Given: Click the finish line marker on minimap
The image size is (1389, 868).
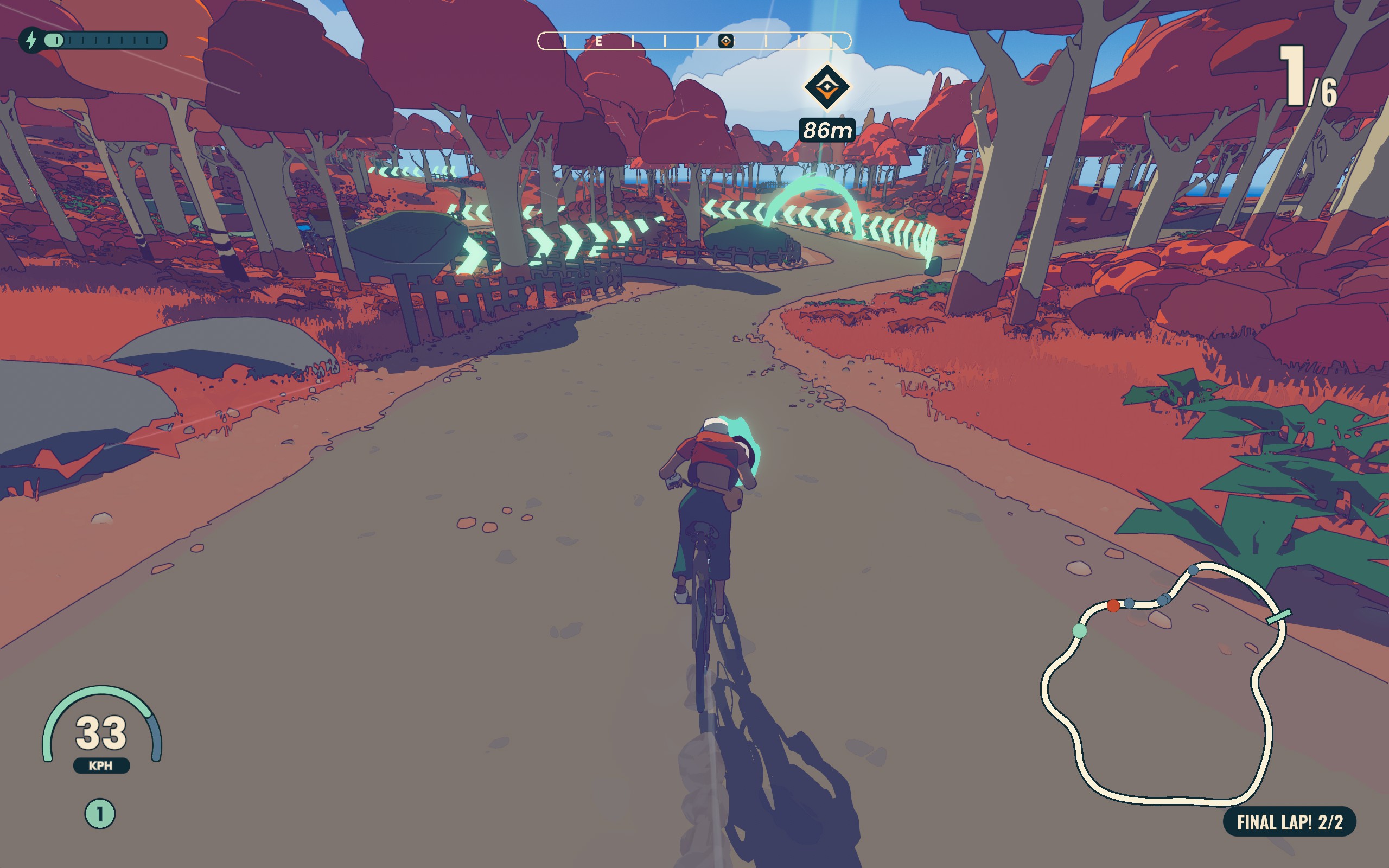Looking at the screenshot, I should pos(1279,616).
